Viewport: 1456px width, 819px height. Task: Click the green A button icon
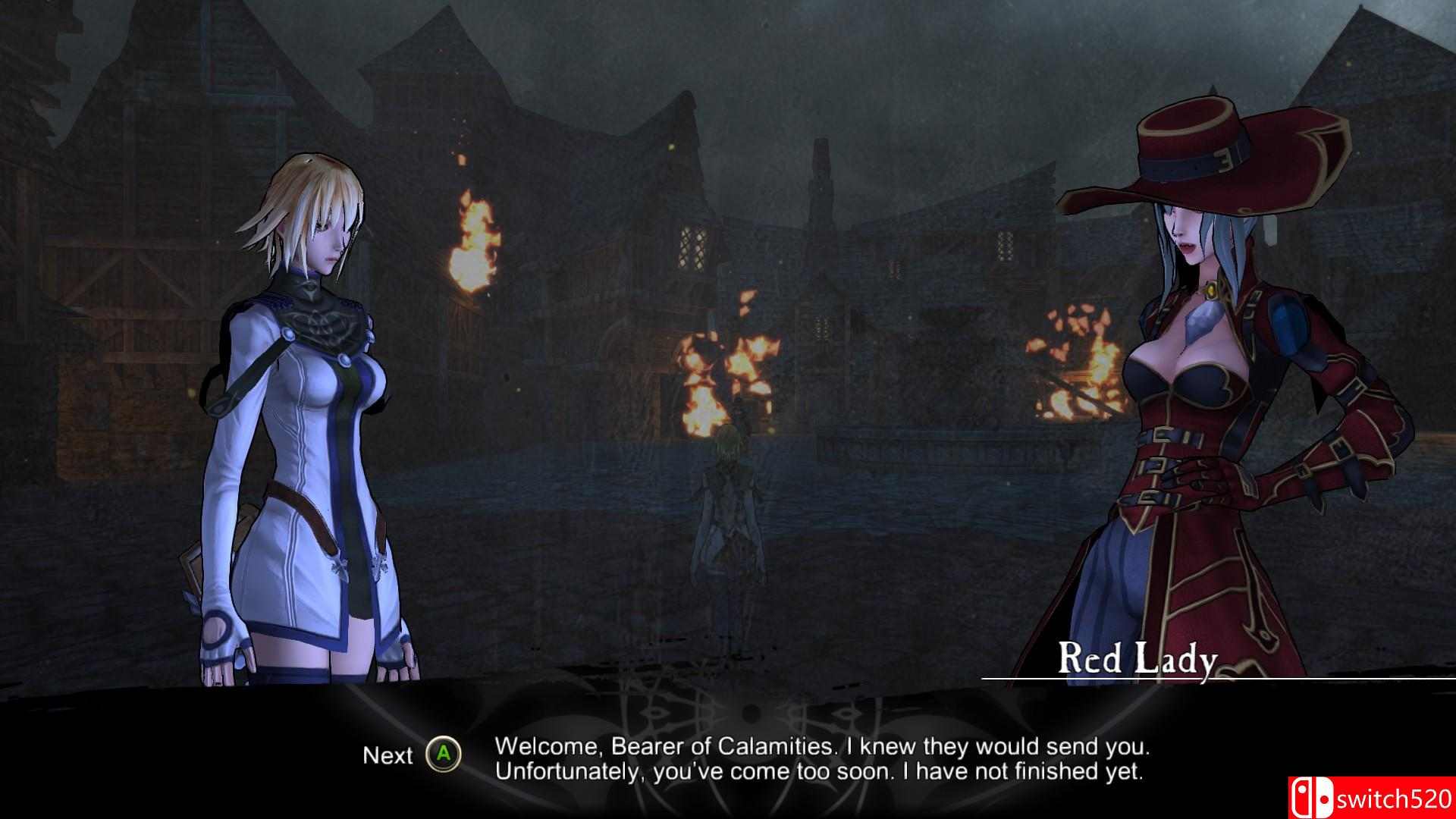click(x=444, y=755)
